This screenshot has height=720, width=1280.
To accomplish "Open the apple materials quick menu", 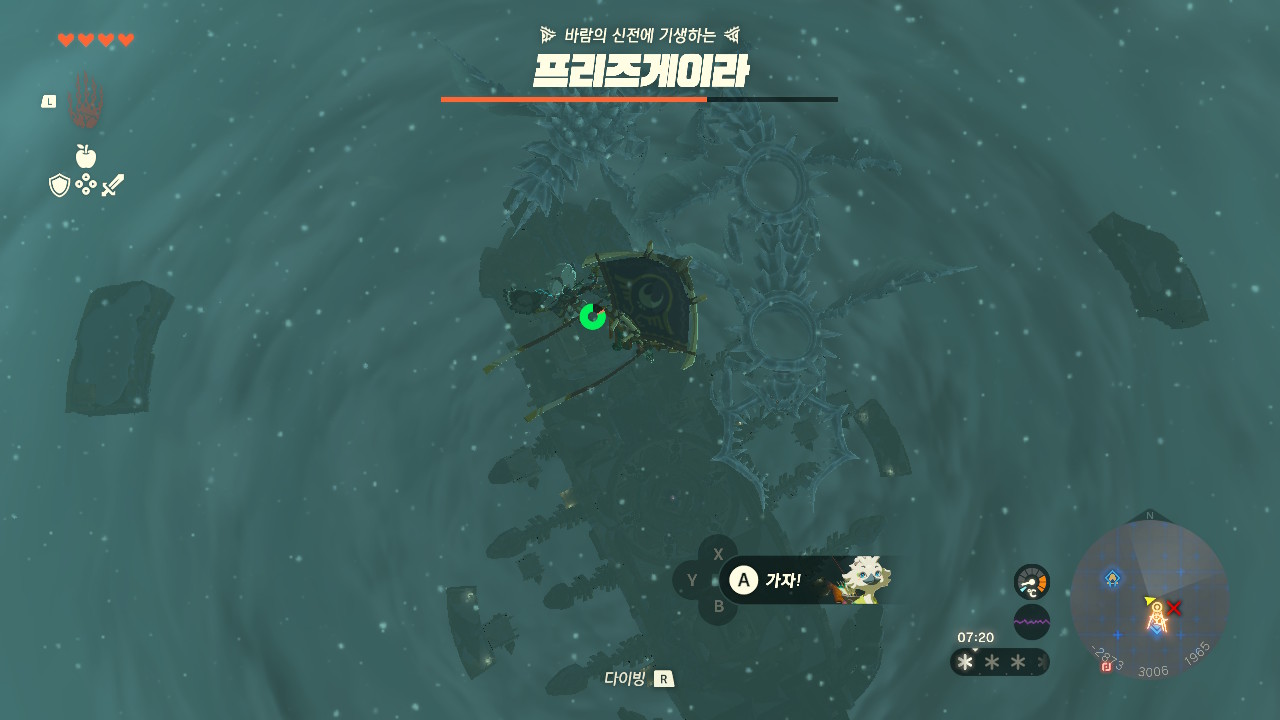I will (x=86, y=156).
